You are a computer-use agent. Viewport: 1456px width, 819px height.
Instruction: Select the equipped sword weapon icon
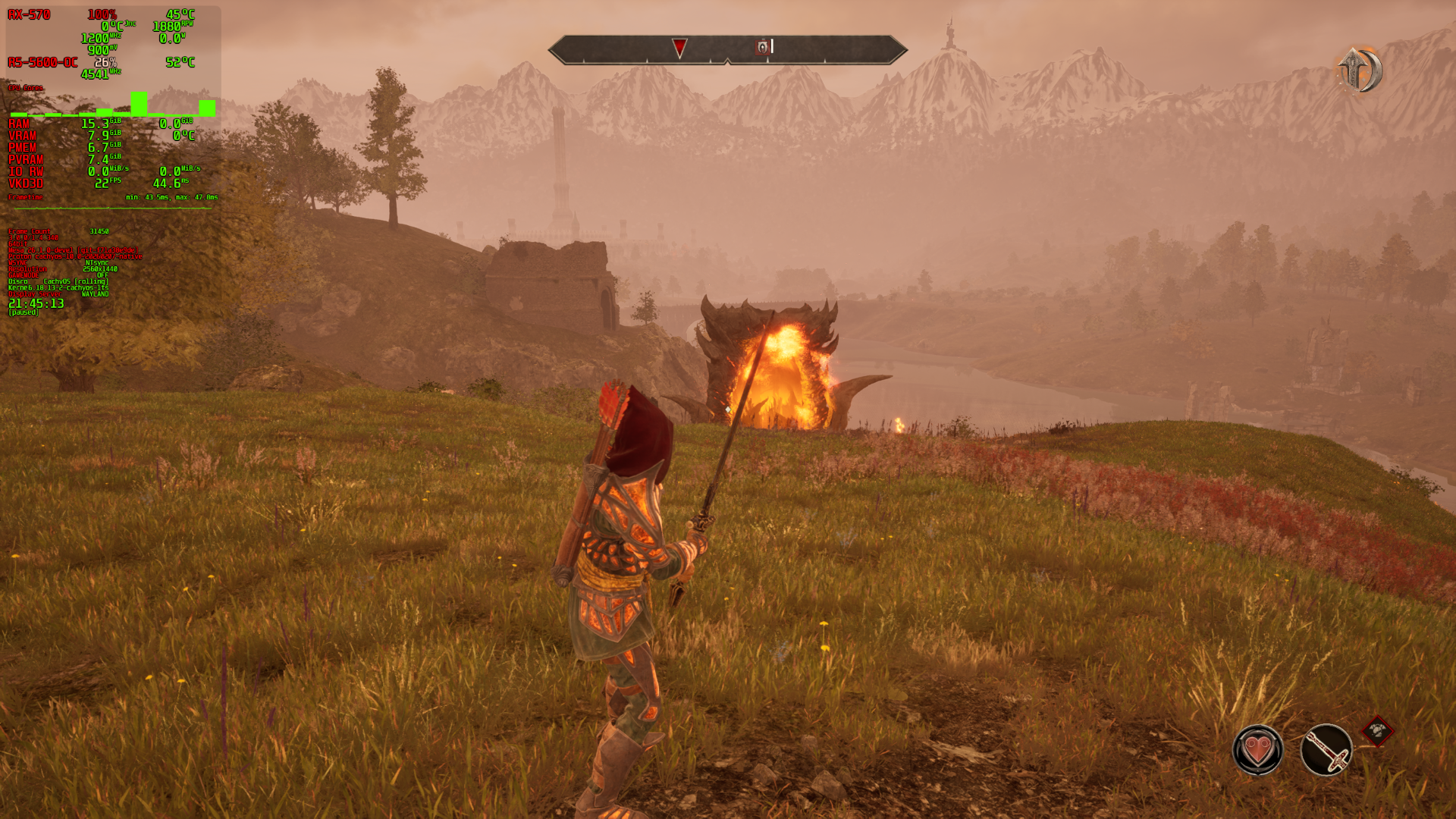pos(1326,750)
